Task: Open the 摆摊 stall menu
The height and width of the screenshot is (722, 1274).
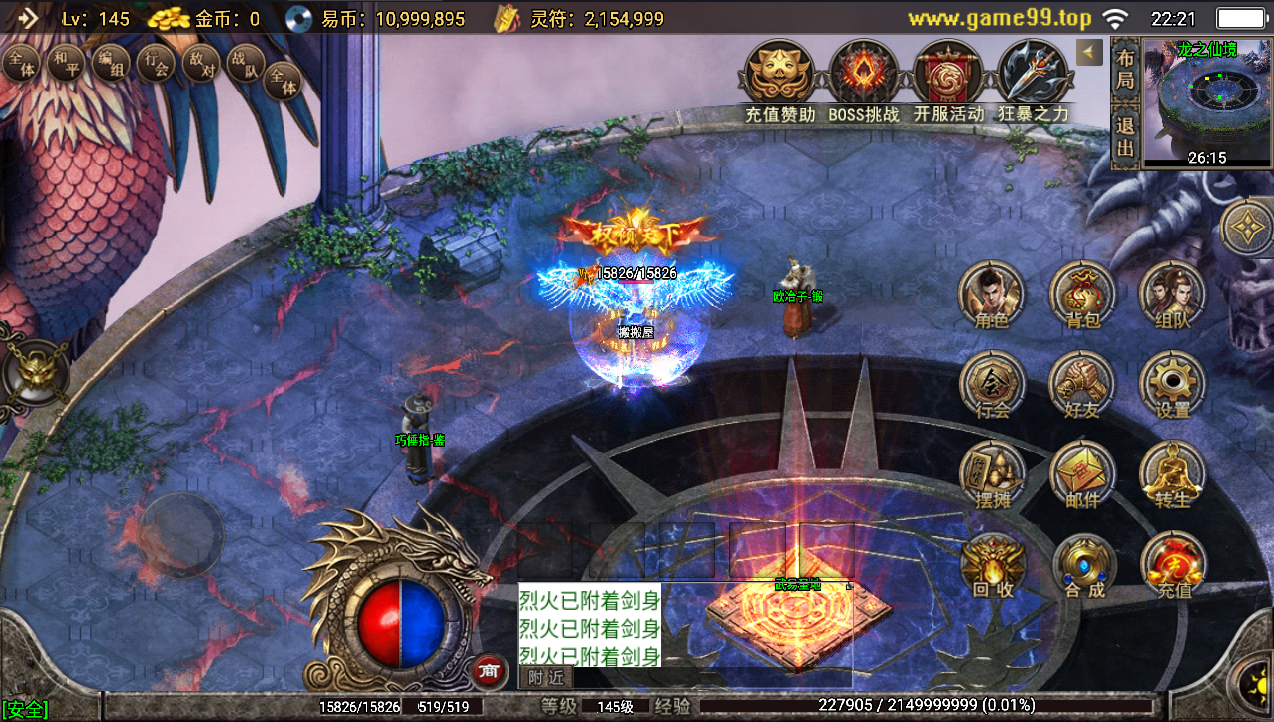Action: click(991, 475)
